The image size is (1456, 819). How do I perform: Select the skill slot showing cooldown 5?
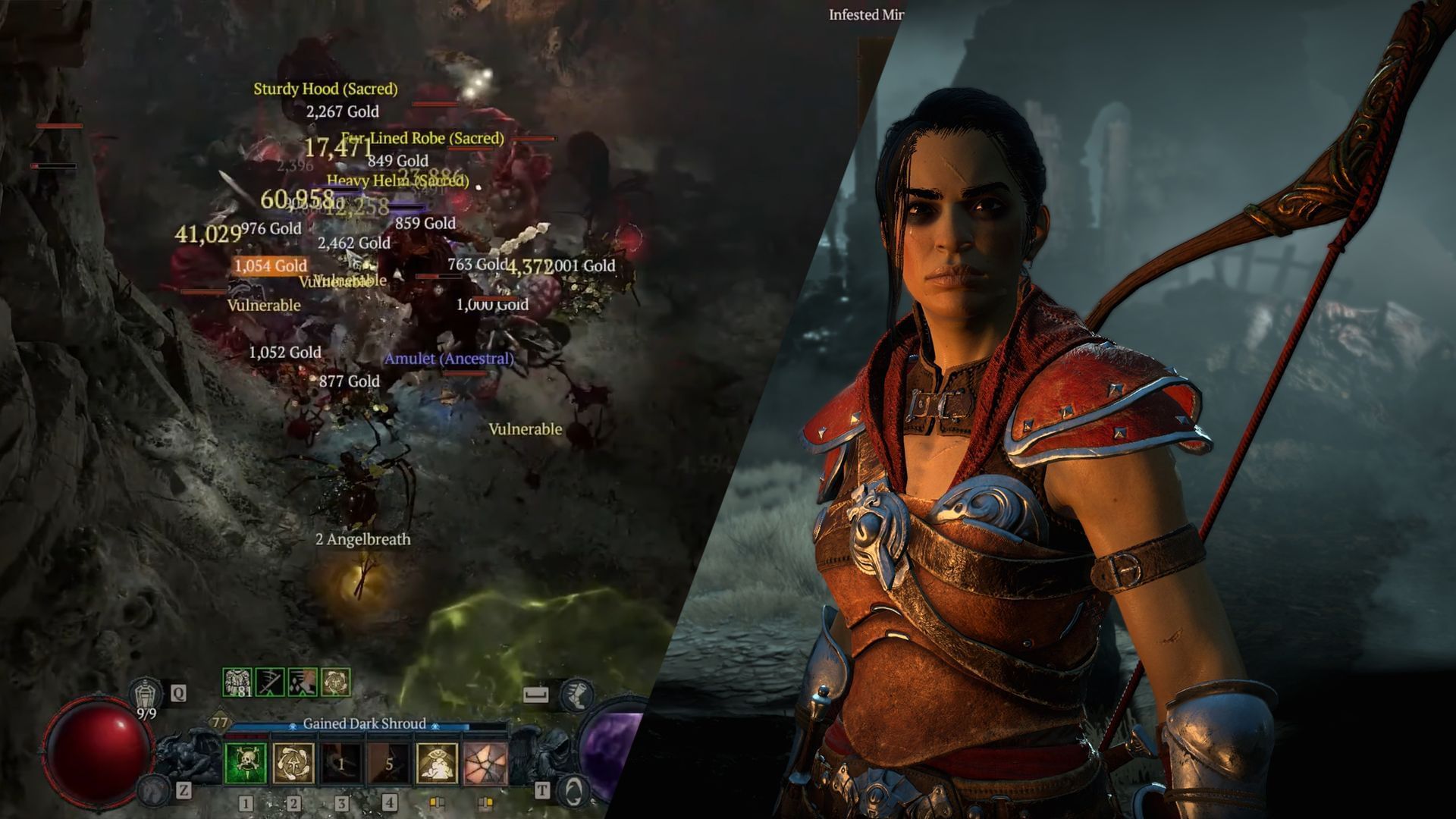click(x=389, y=763)
